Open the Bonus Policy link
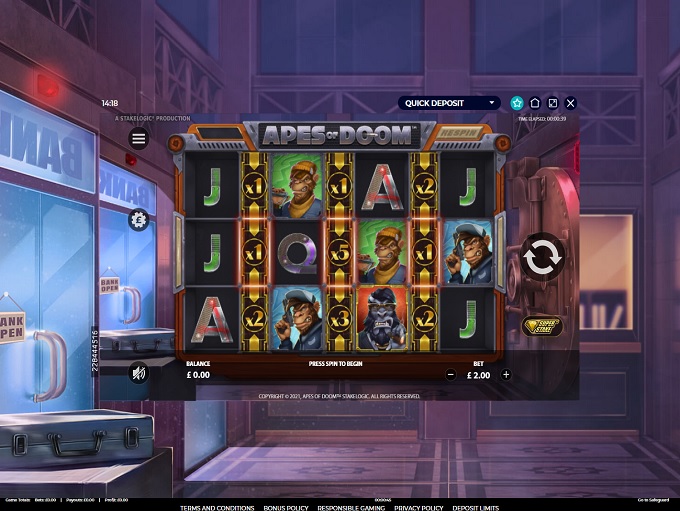Screen dimensions: 680x511 pos(287,507)
